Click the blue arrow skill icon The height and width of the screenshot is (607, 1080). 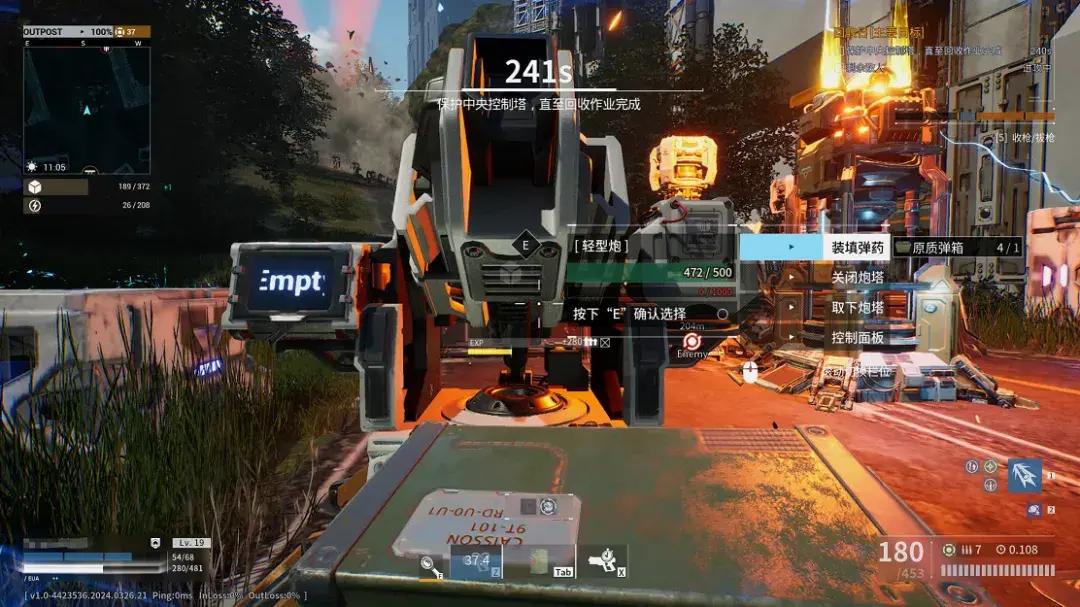coord(1024,476)
